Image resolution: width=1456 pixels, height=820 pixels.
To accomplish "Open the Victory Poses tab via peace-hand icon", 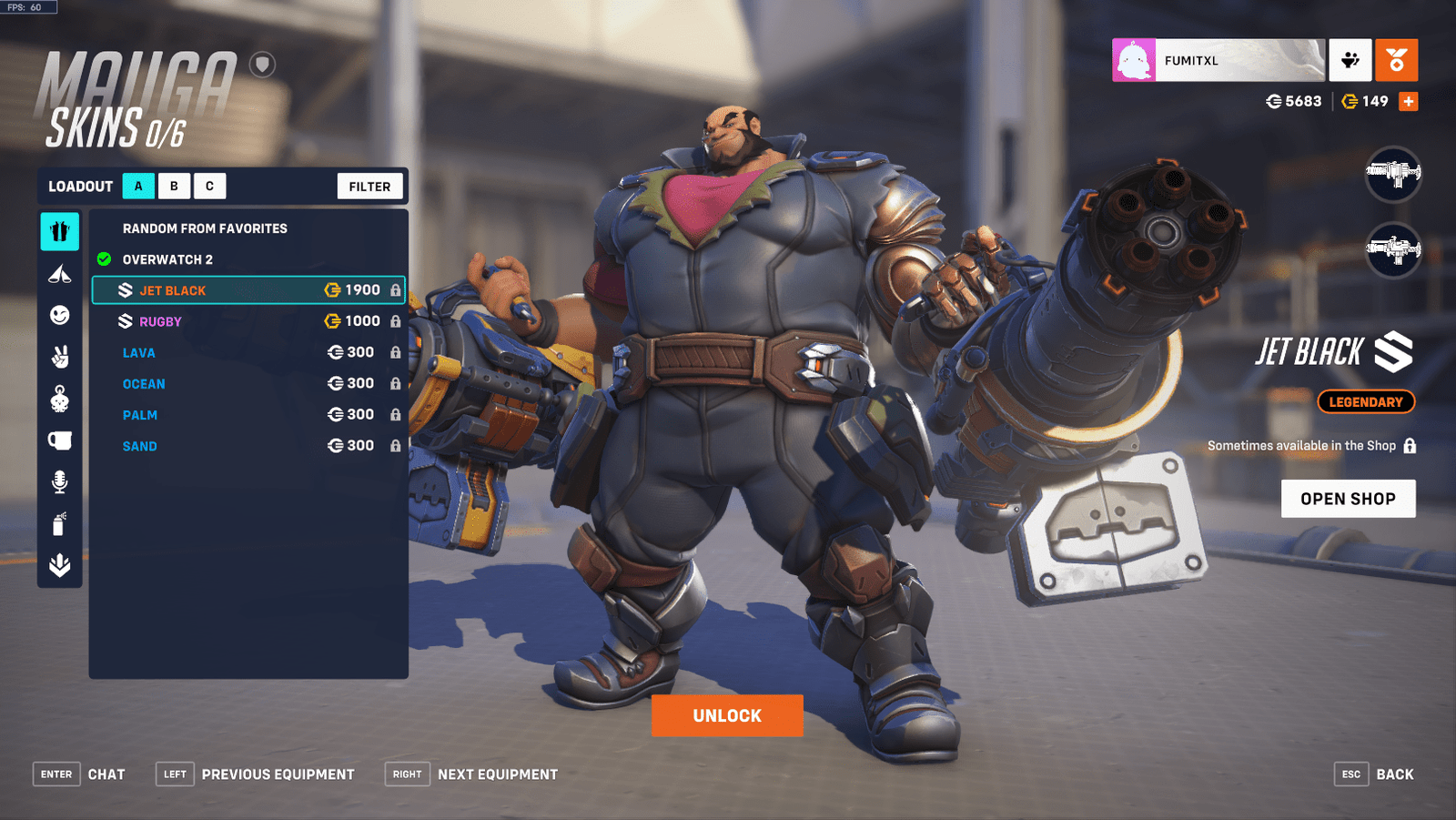I will (59, 356).
